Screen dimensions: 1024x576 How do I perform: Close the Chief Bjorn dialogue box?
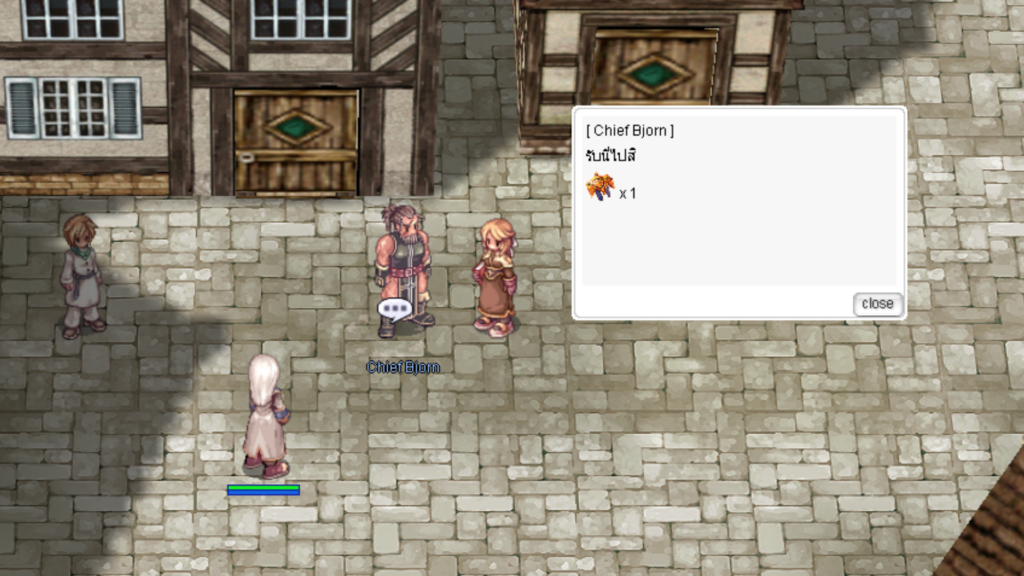(877, 304)
